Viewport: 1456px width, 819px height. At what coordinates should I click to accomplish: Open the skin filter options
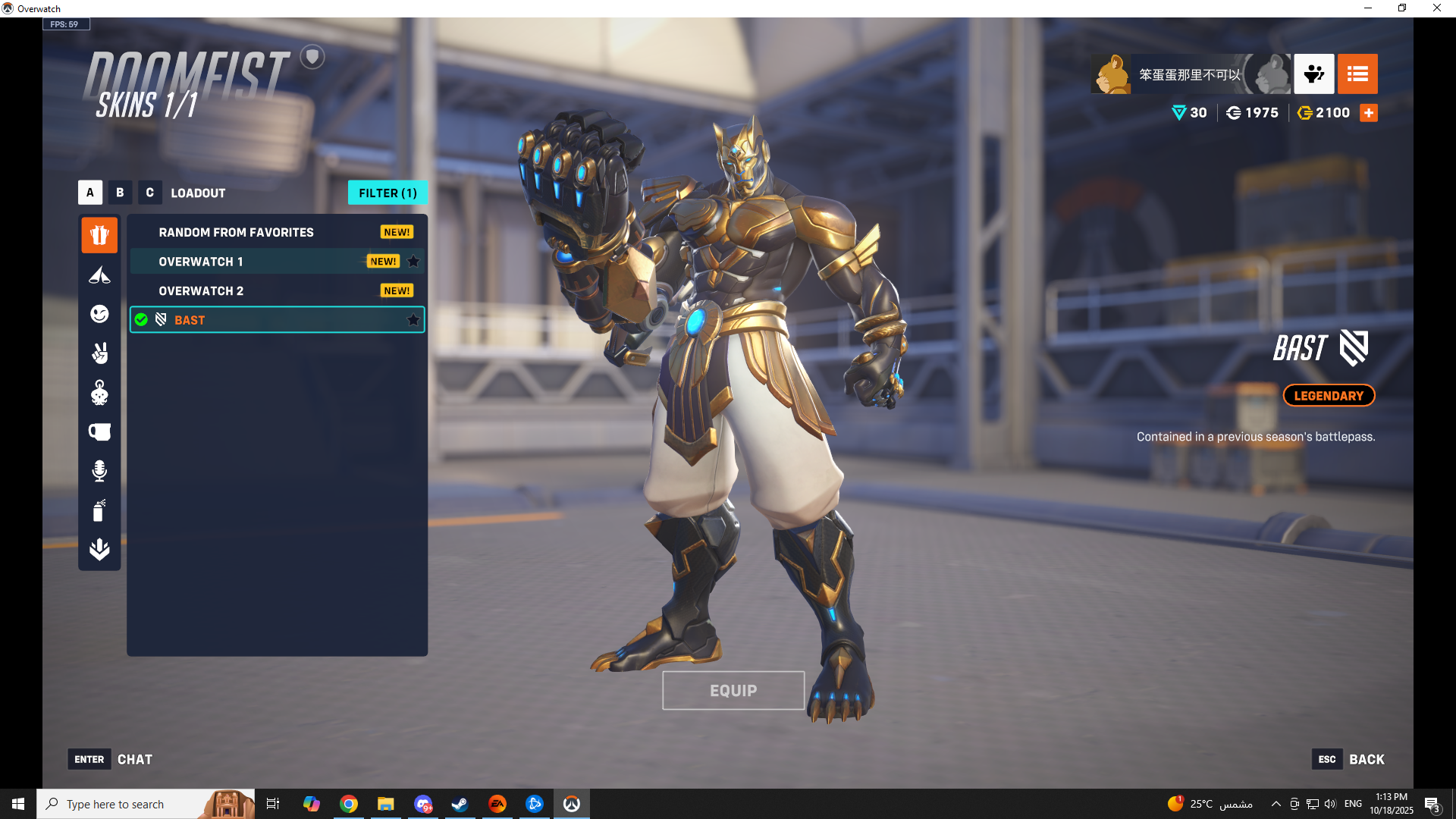click(388, 193)
